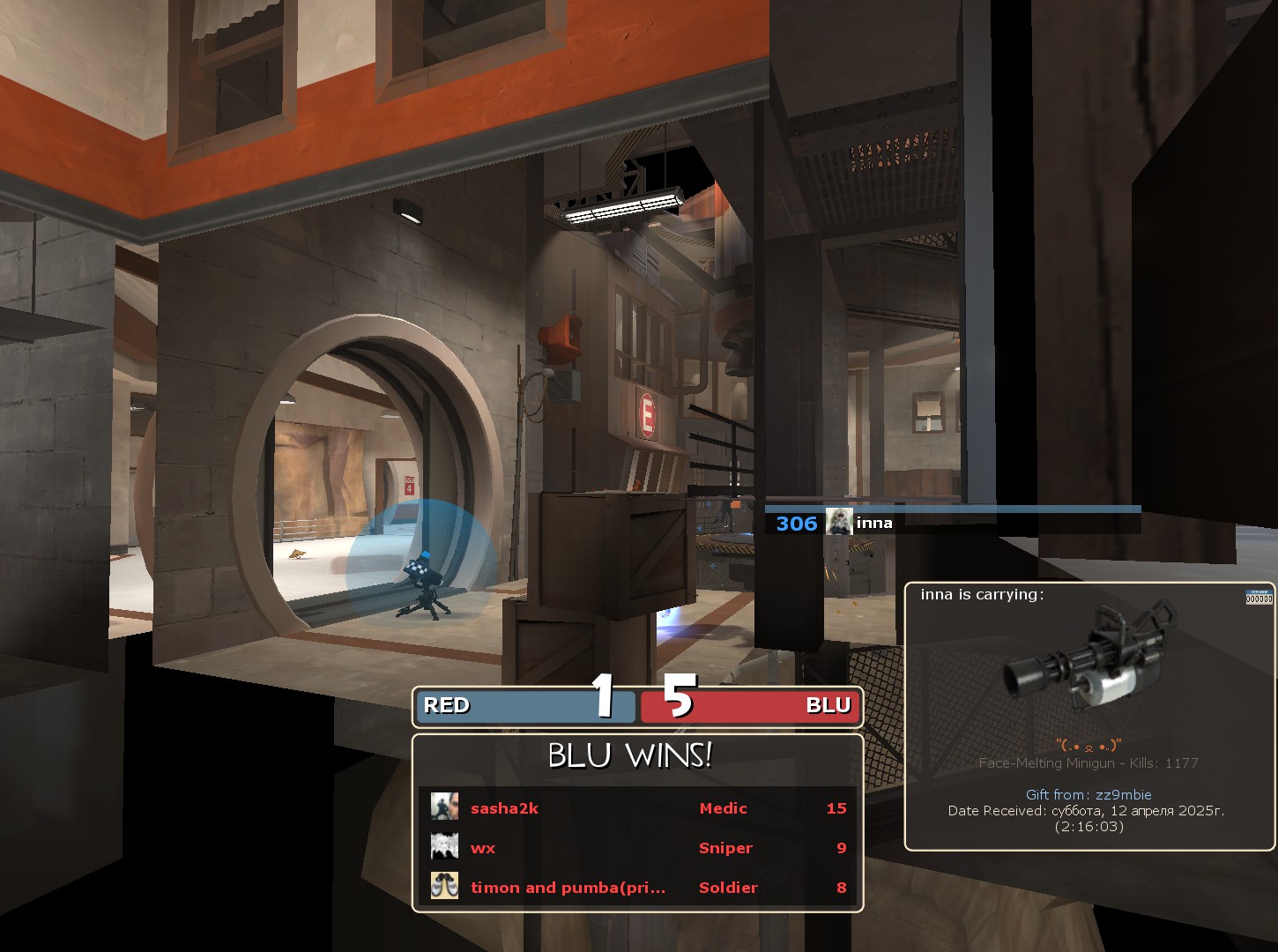This screenshot has width=1278, height=952.
Task: Click inna's avatar on the spectator nameplate
Action: 838,523
